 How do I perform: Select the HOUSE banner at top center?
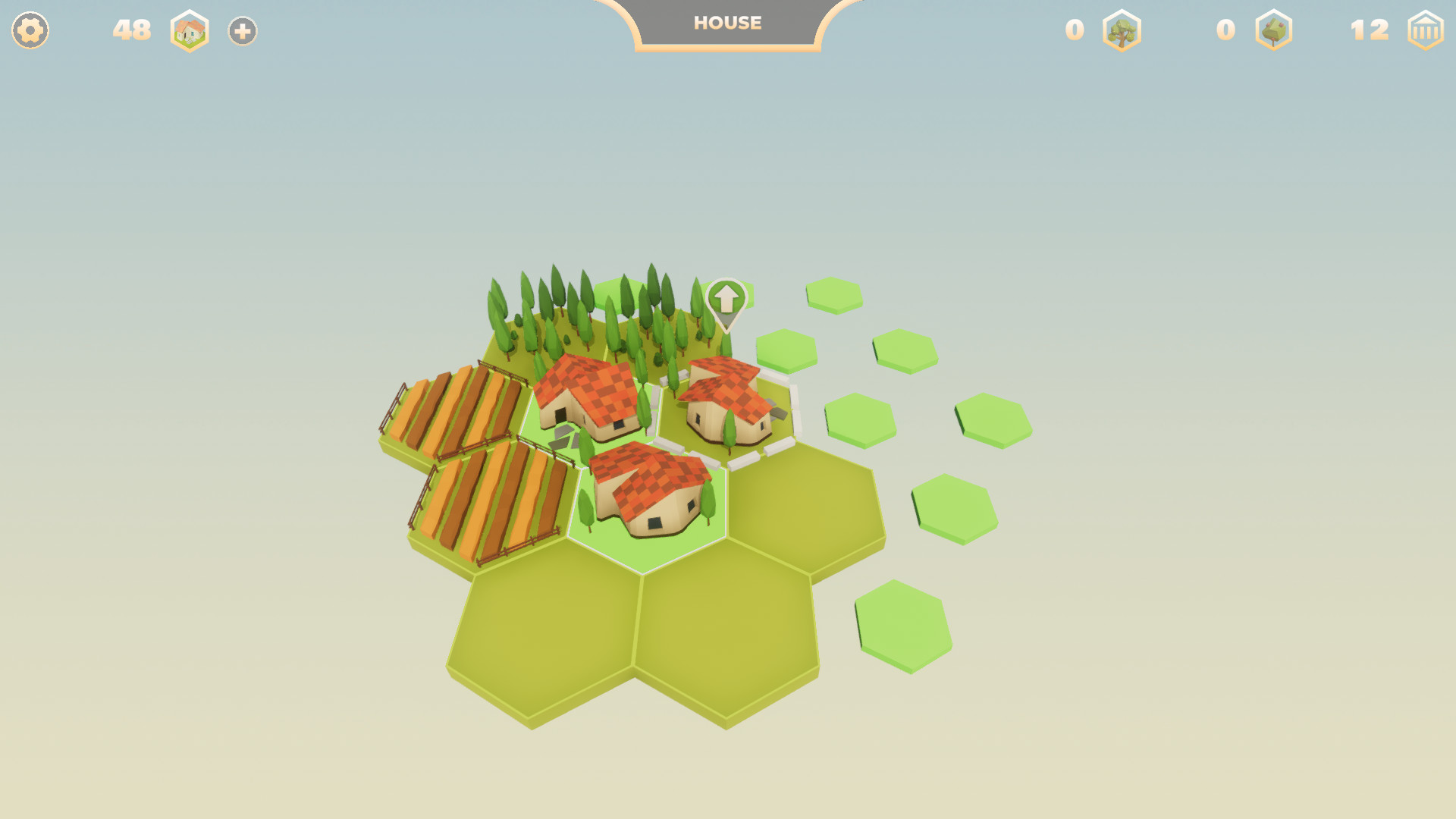[726, 23]
